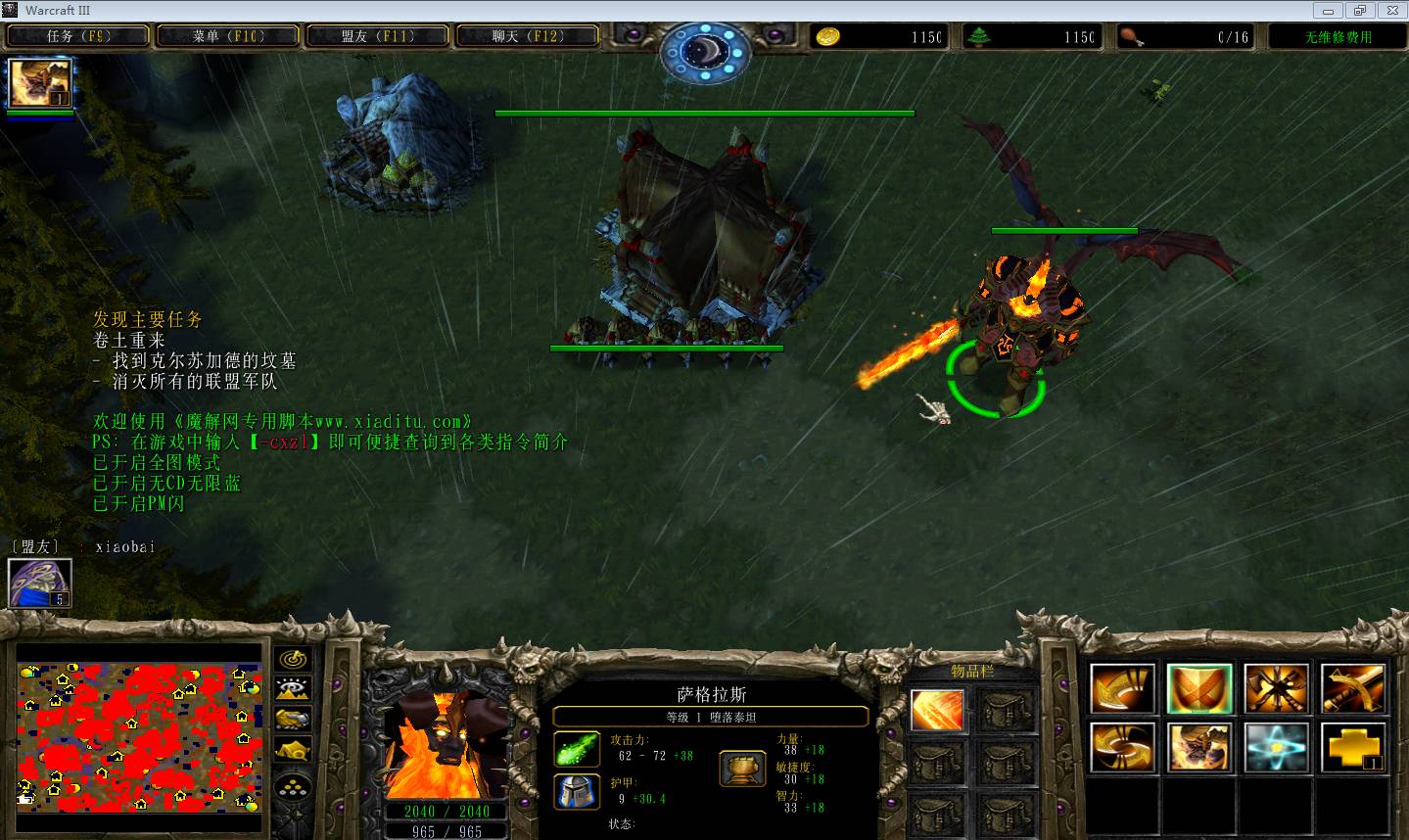Choose the Attack command sword icon

[1353, 688]
